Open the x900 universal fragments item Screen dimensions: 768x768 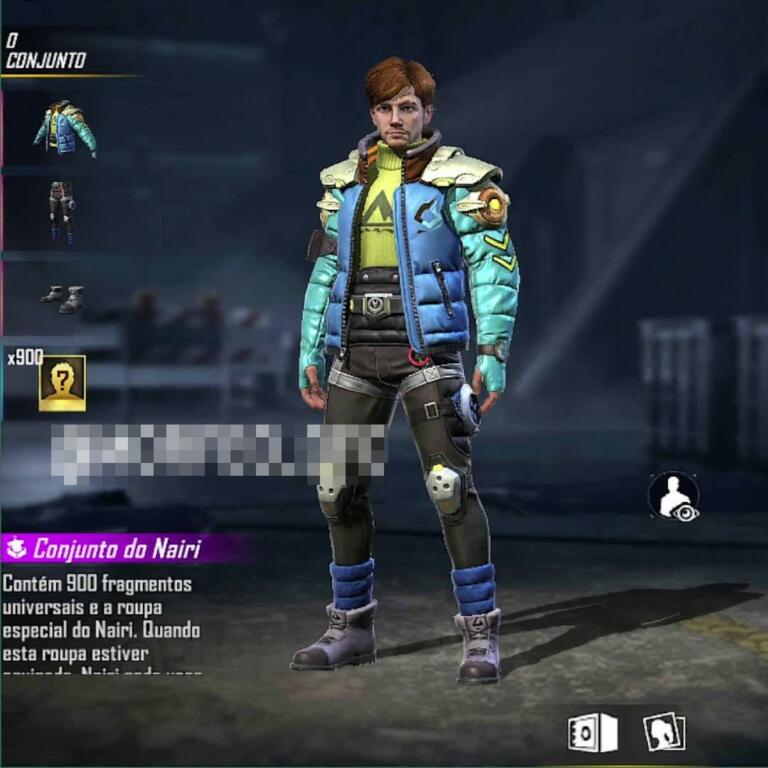click(x=62, y=382)
